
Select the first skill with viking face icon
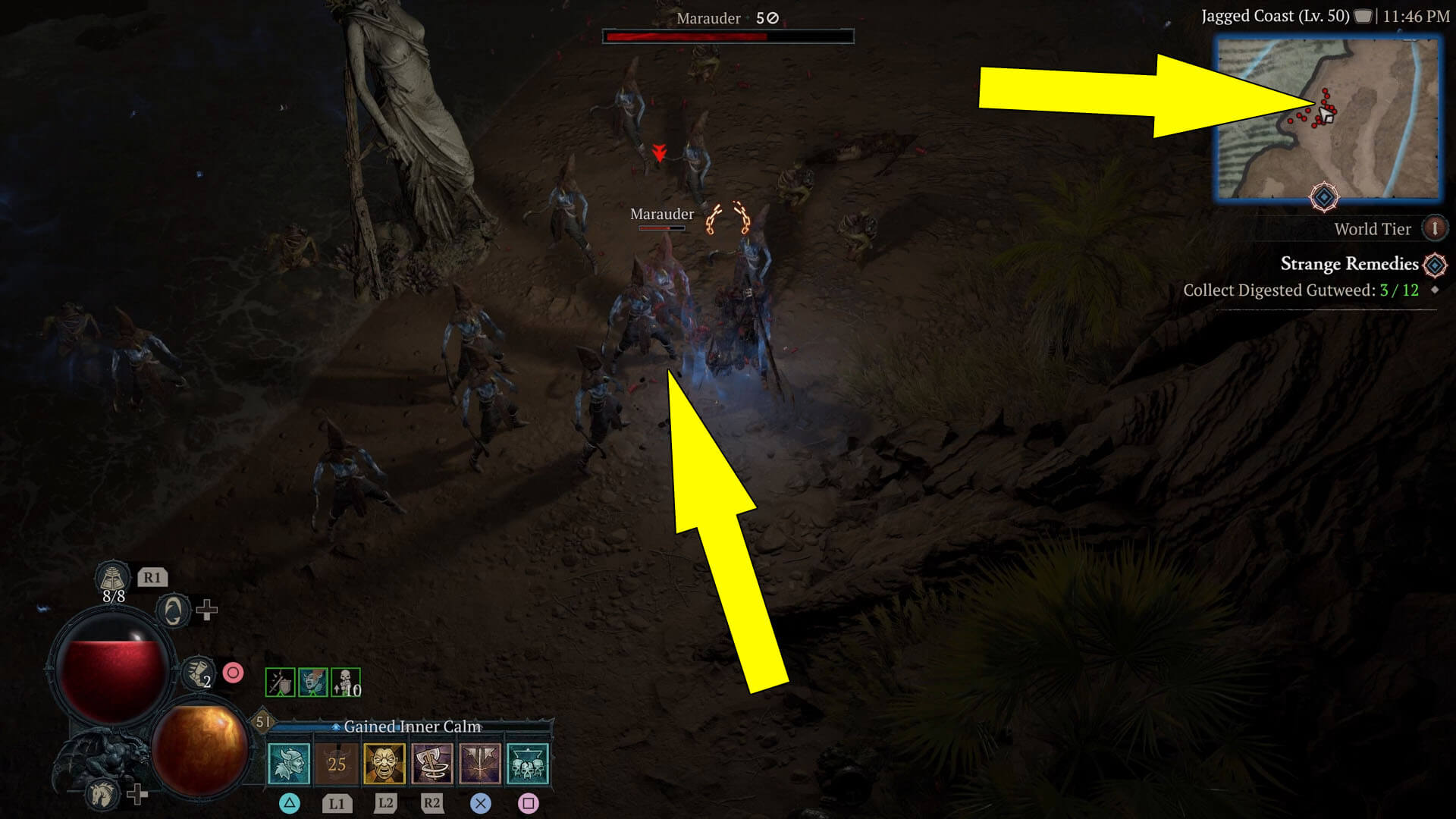pos(290,762)
